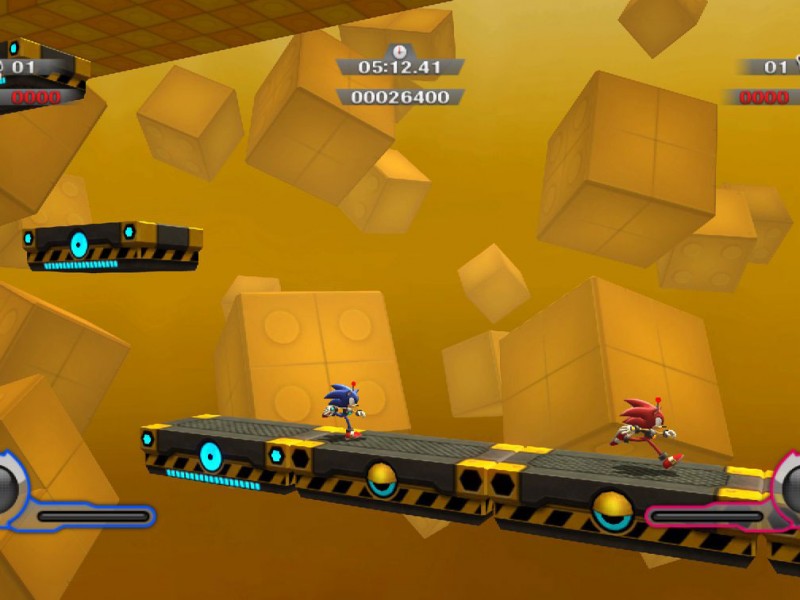Screen dimensions: 800x600
Task: Select the red player's Wisp power slot
Action: [791, 489]
